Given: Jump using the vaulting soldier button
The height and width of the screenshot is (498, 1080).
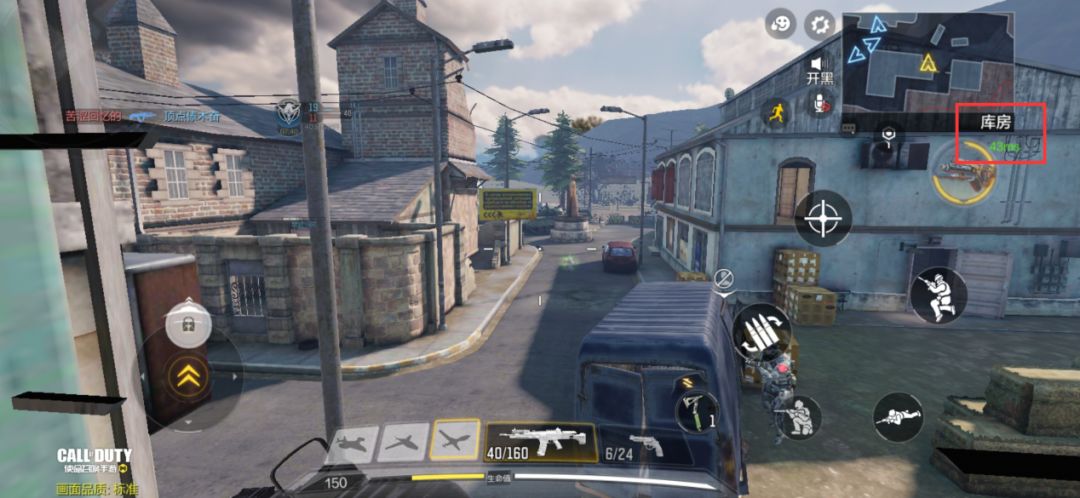Looking at the screenshot, I should click(x=938, y=295).
